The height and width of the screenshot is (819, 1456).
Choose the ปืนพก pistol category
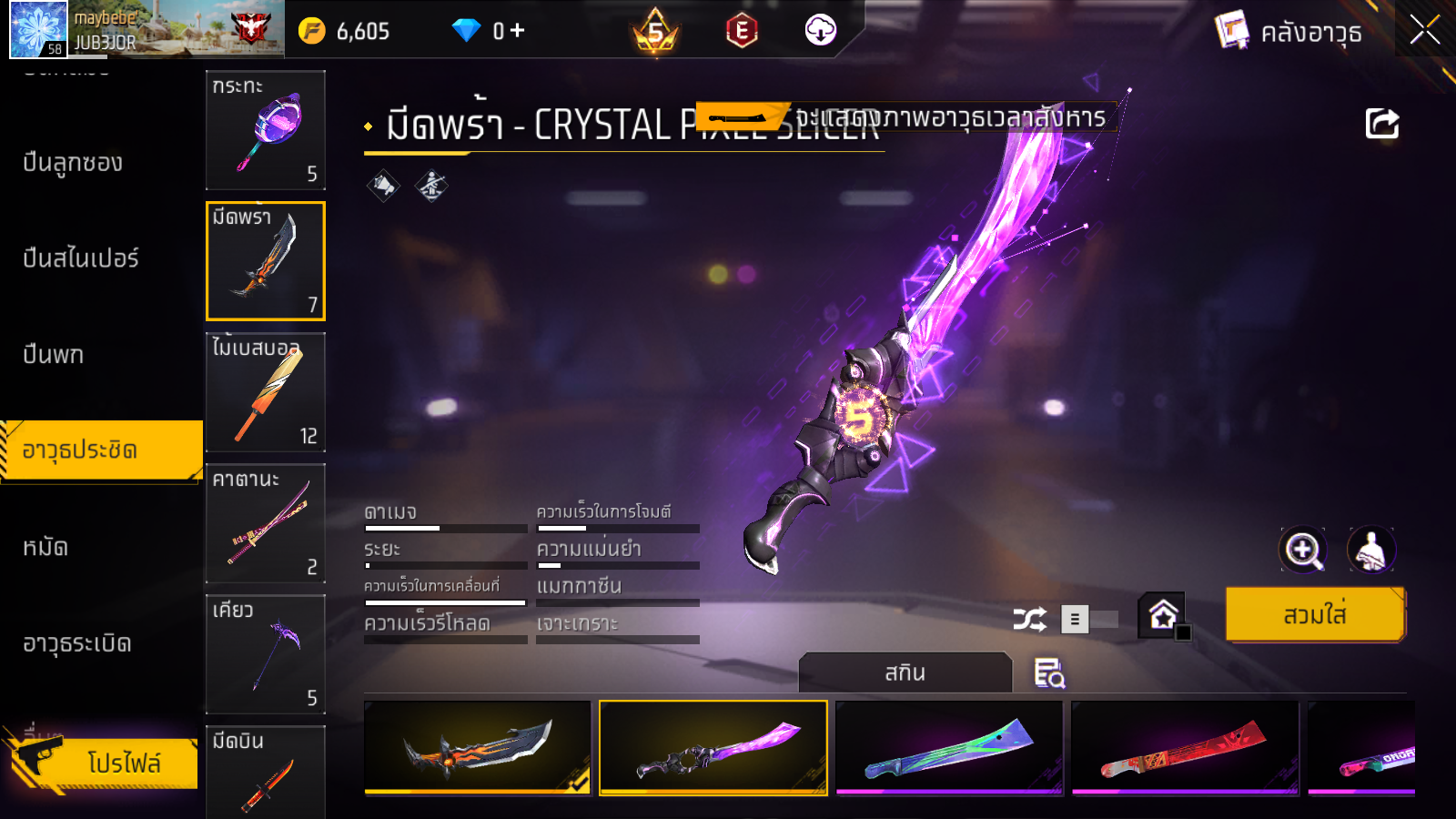54,354
